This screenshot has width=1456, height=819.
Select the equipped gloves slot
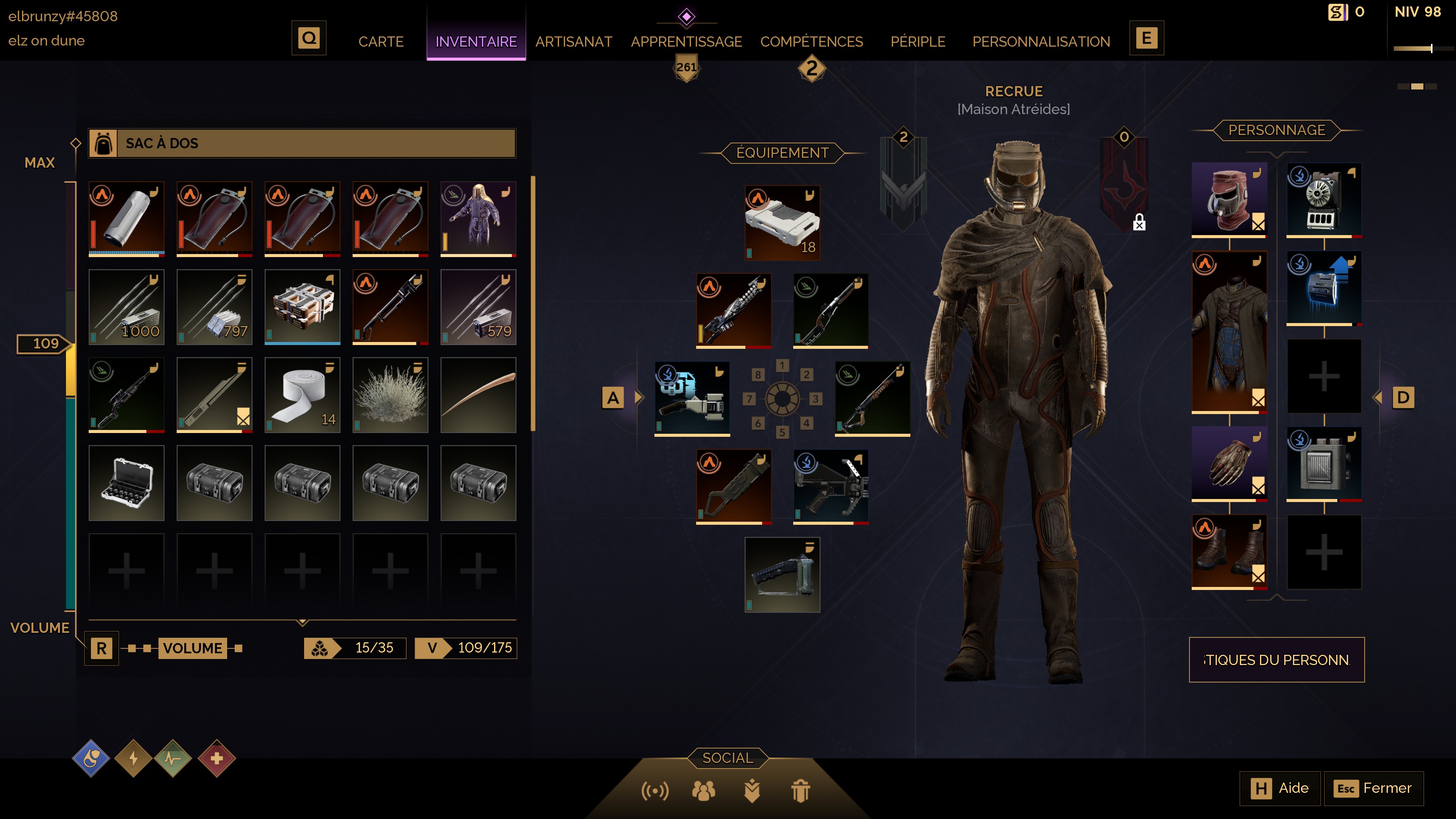(x=1229, y=463)
